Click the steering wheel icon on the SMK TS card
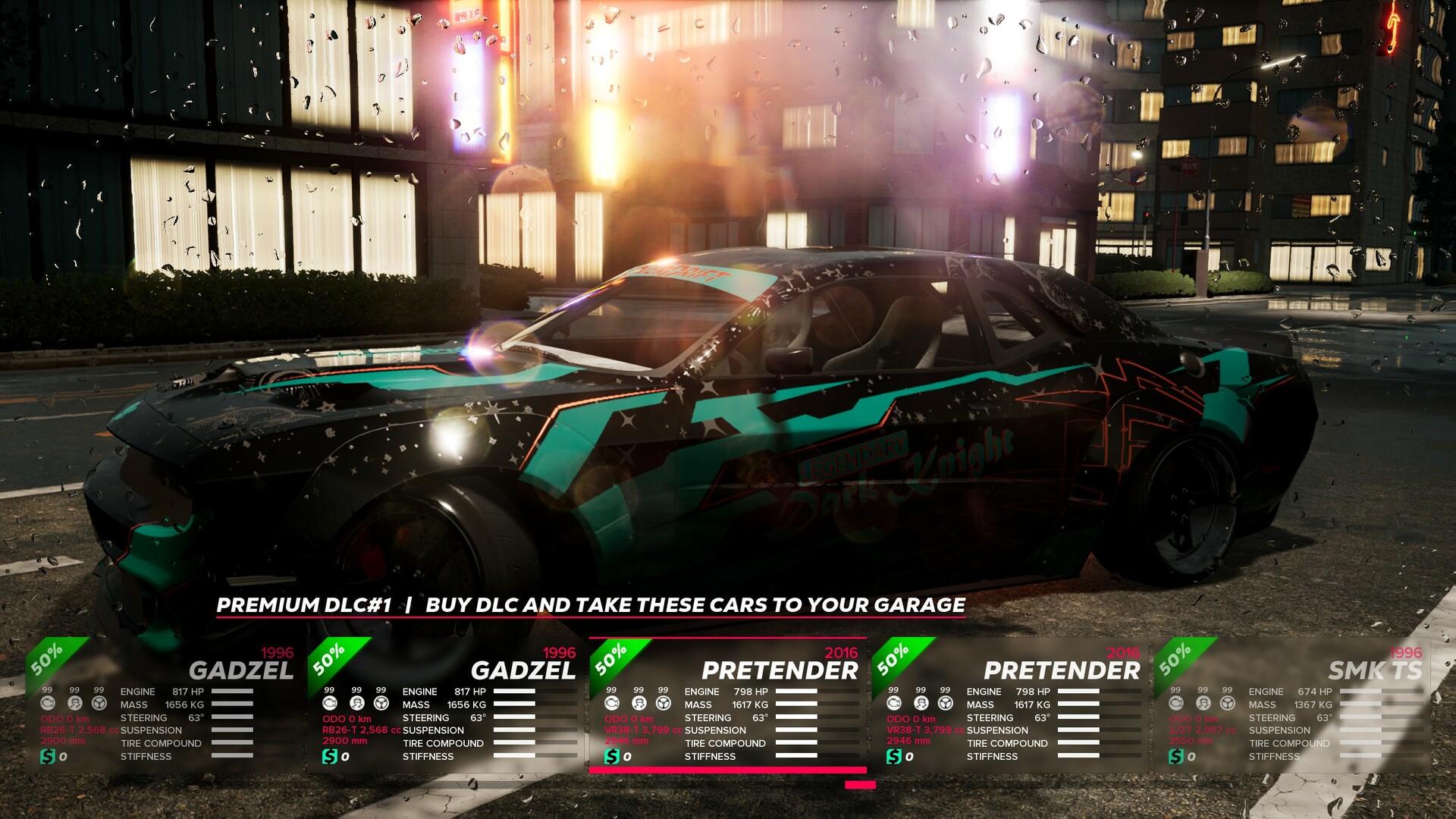Image resolution: width=1456 pixels, height=819 pixels. 1227,704
